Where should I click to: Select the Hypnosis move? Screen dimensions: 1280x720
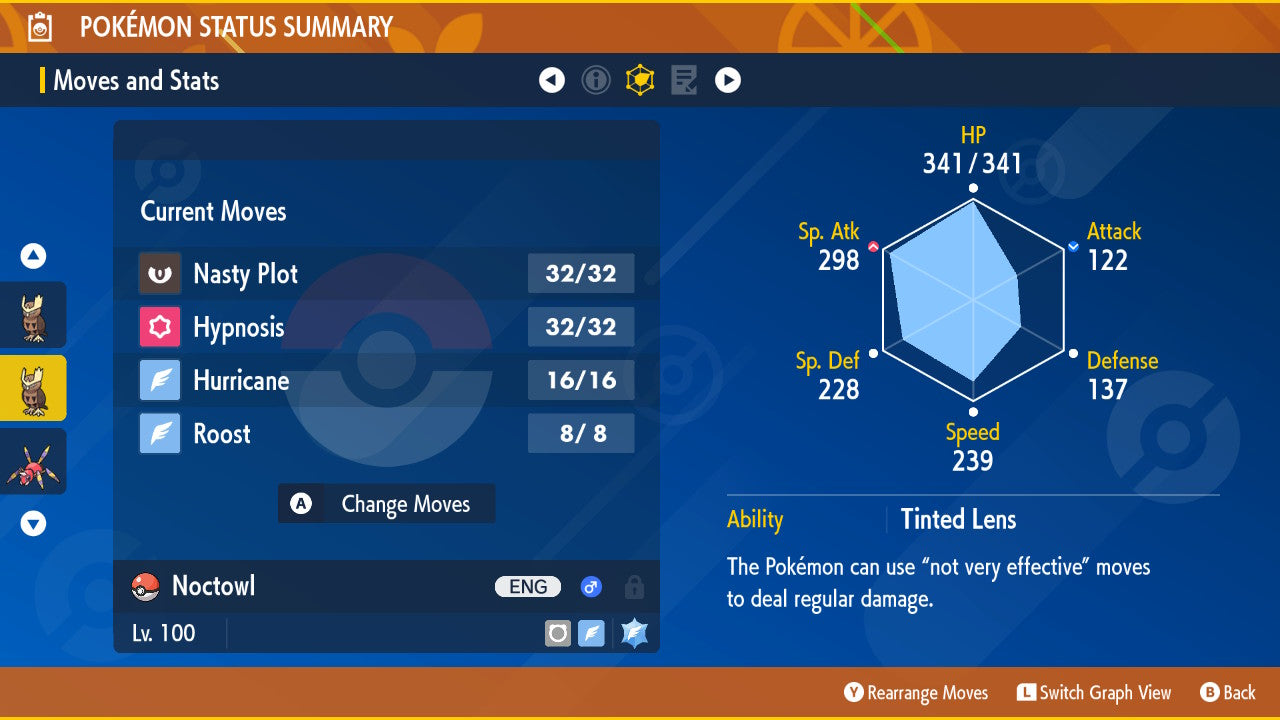(386, 327)
